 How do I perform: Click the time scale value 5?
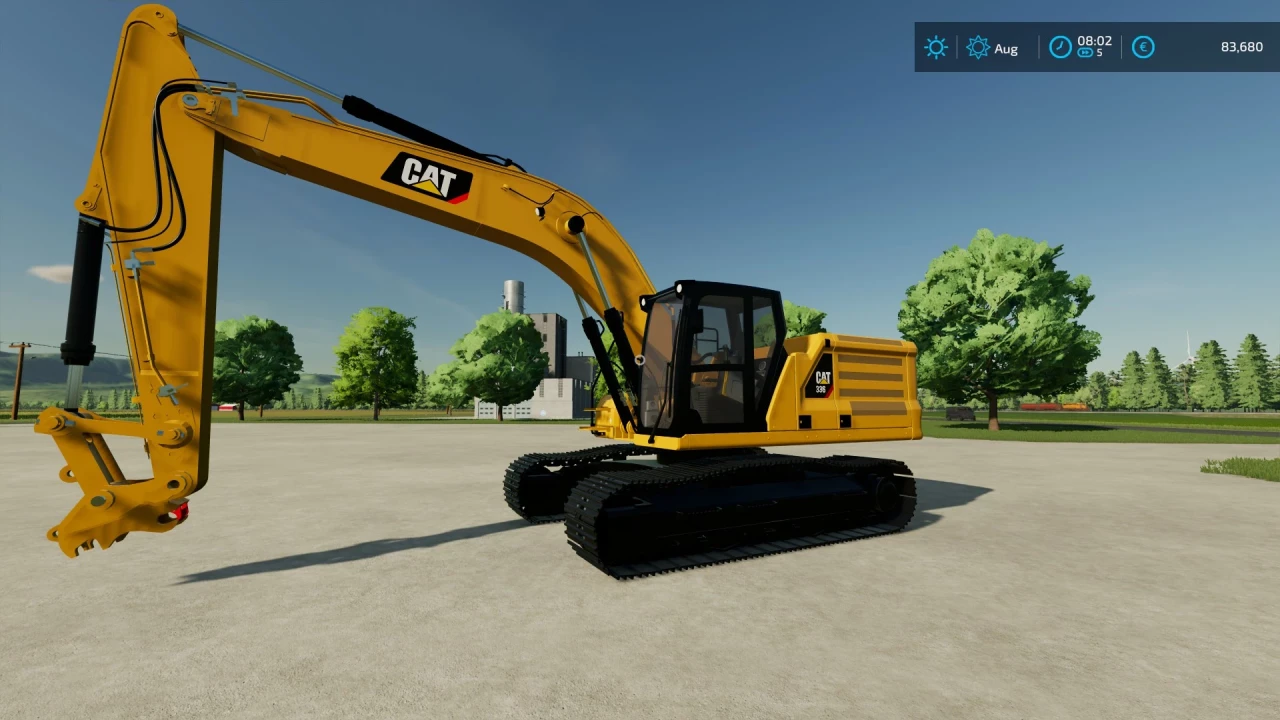click(x=1098, y=53)
